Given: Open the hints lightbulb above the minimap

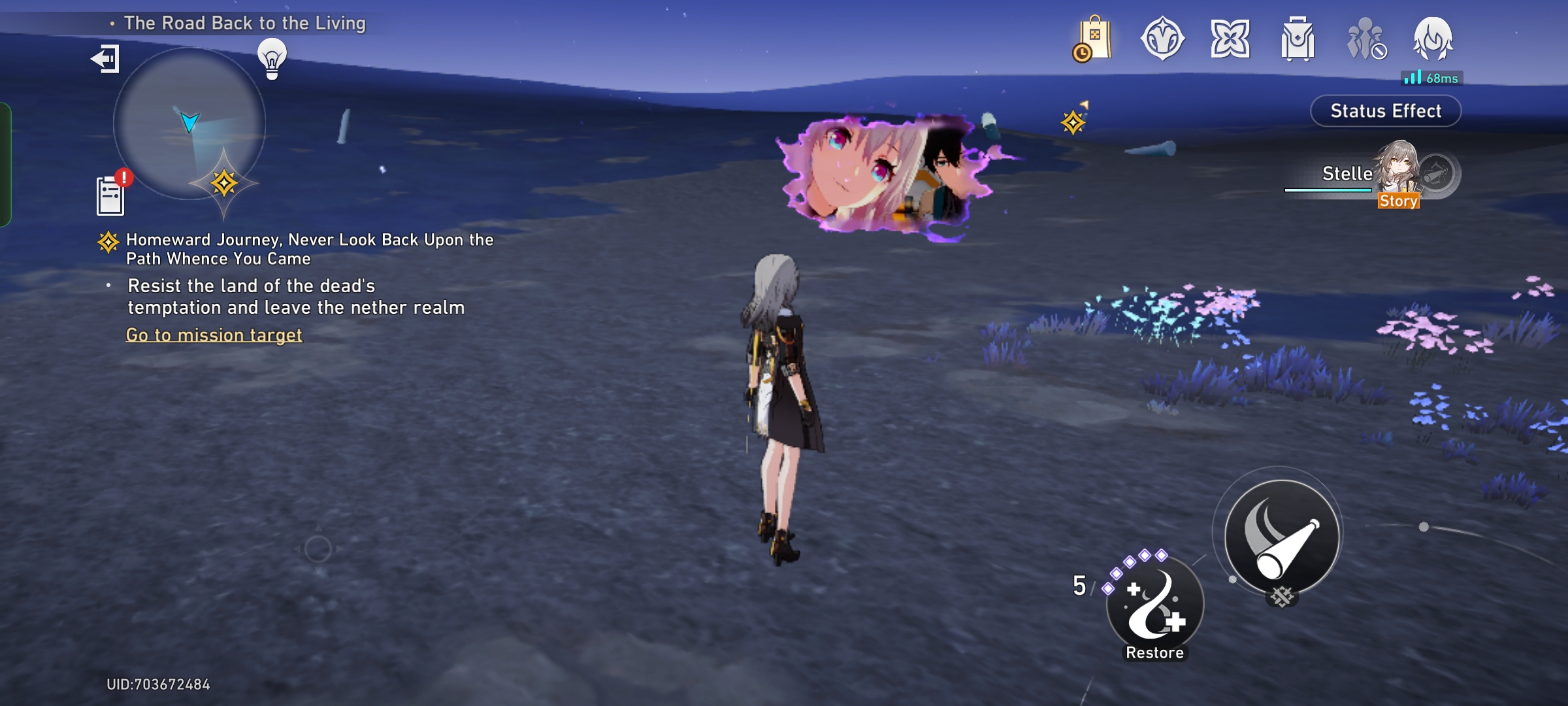Looking at the screenshot, I should point(272,61).
